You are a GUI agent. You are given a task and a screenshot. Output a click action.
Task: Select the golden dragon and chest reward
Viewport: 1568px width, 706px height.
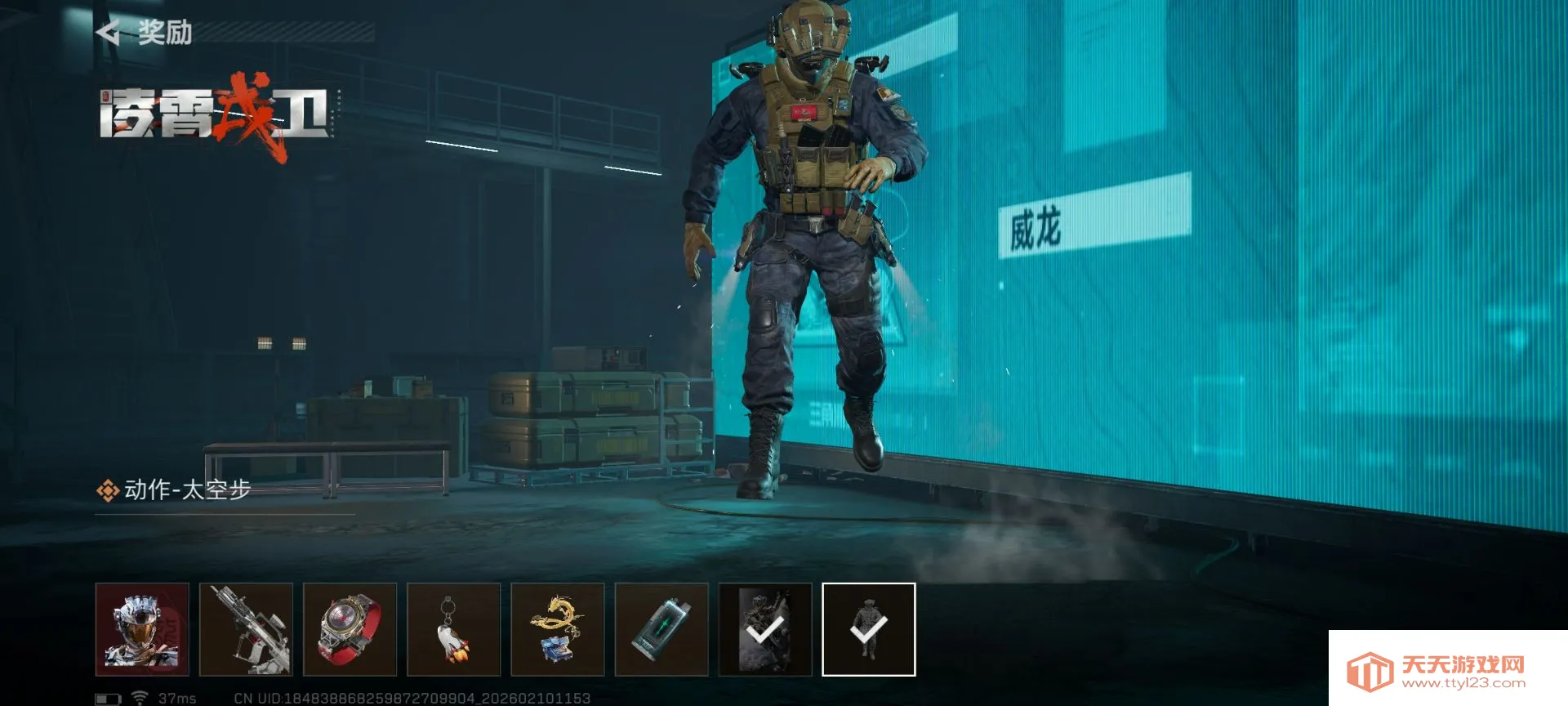[557, 629]
